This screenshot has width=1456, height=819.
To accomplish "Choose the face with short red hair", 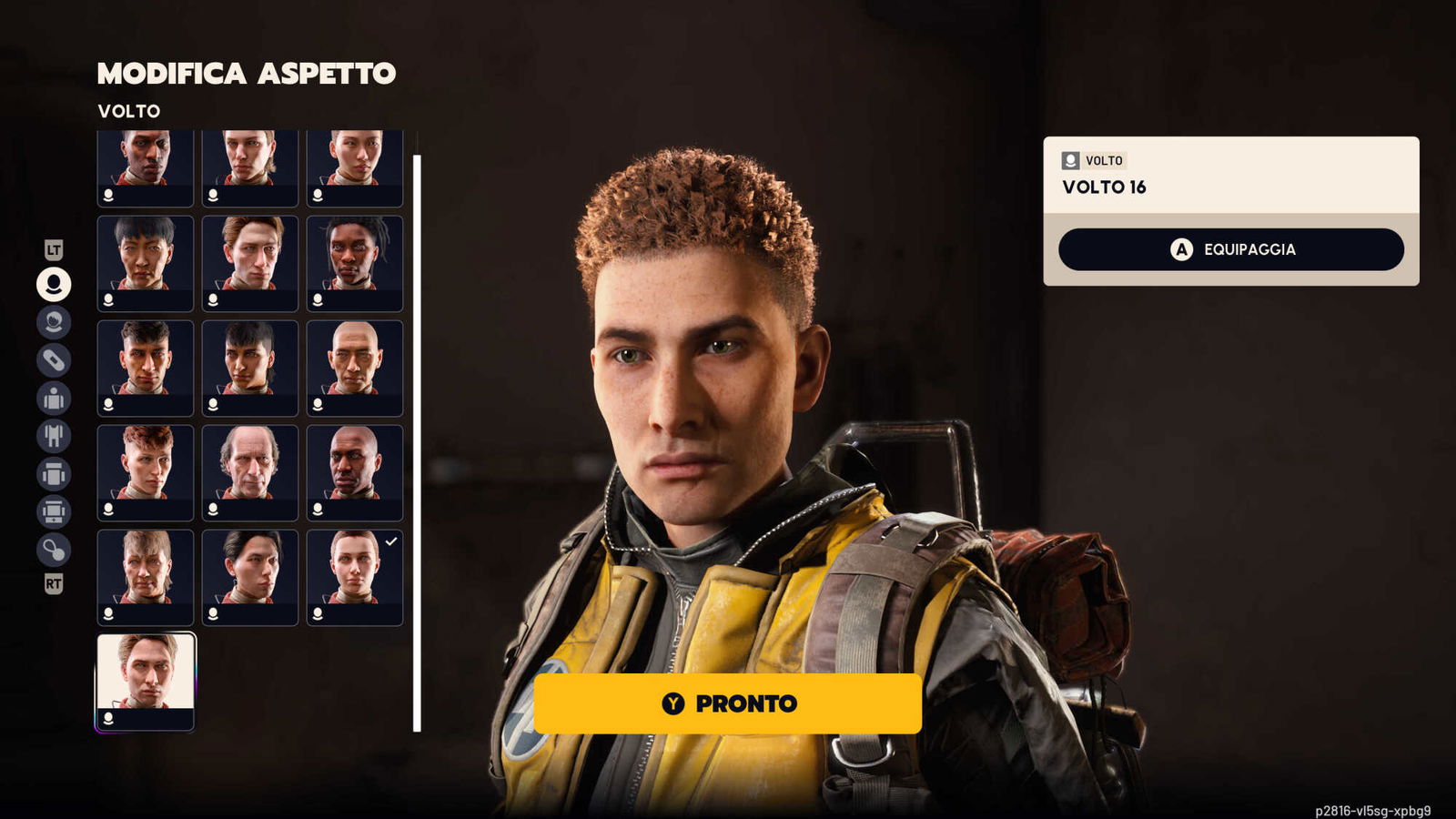I will tap(146, 472).
